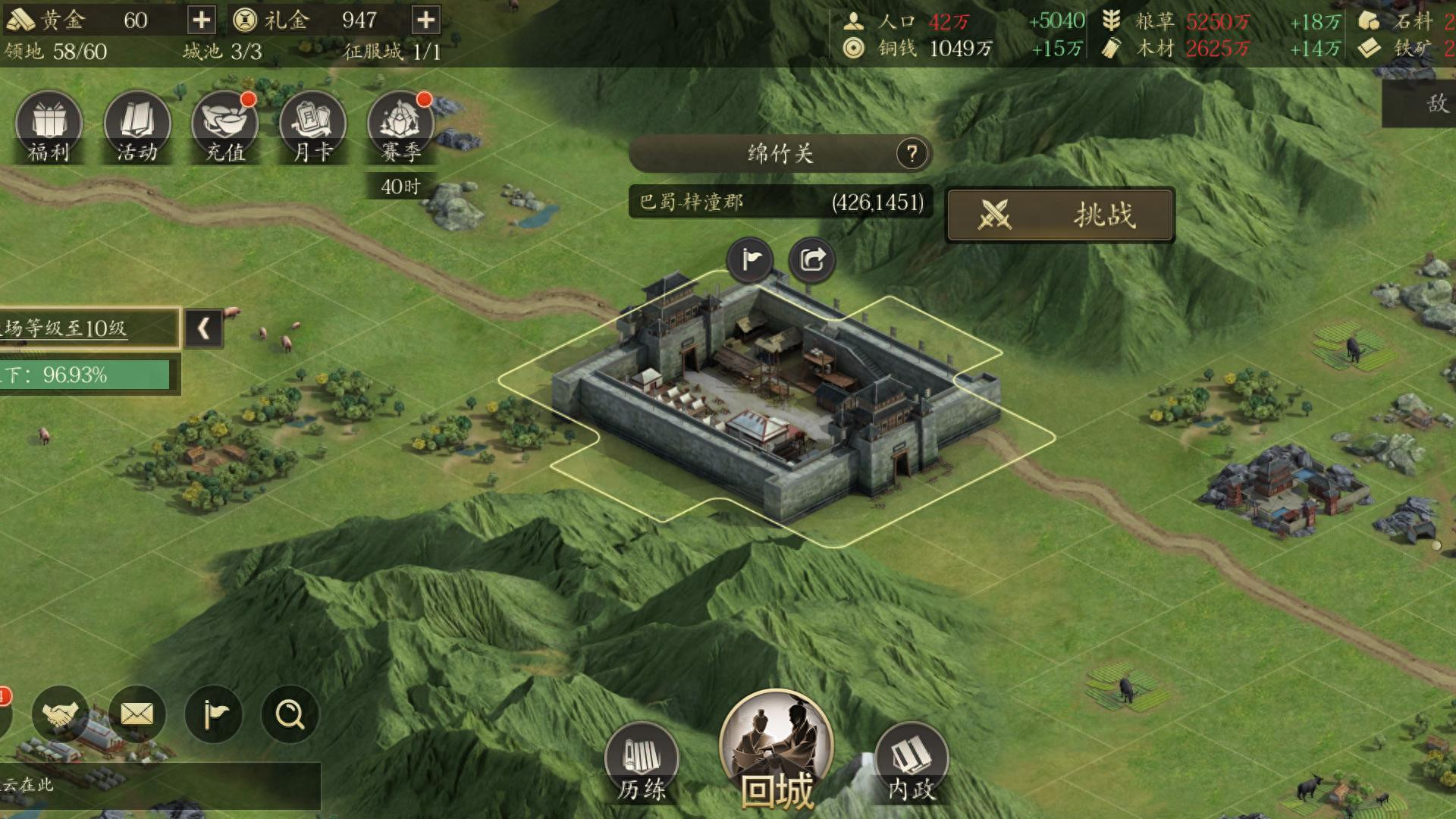The height and width of the screenshot is (819, 1456).
Task: Open the magnifying glass search
Action: pos(290,714)
